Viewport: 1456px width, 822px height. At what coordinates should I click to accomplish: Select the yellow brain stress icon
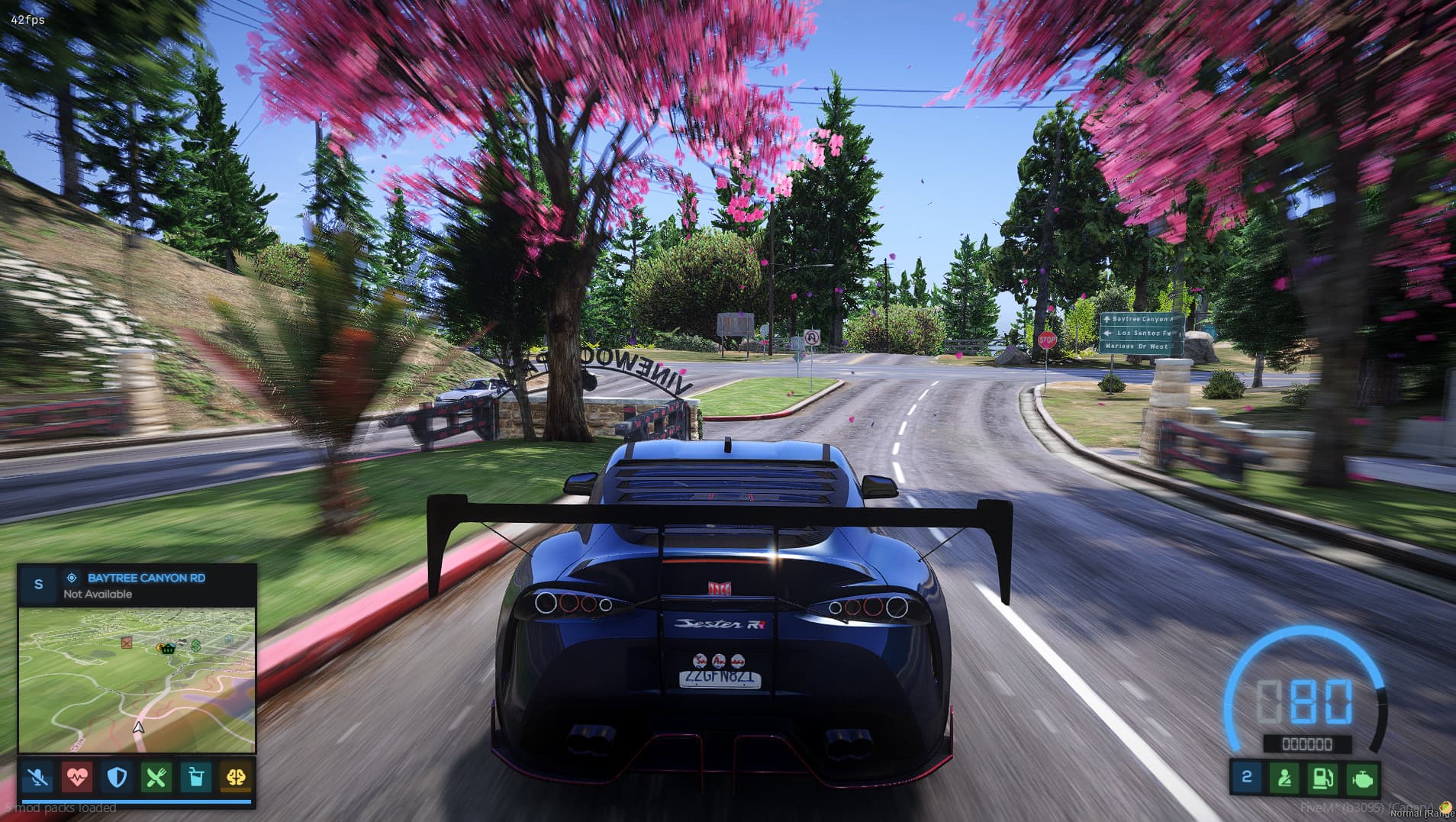click(x=236, y=778)
